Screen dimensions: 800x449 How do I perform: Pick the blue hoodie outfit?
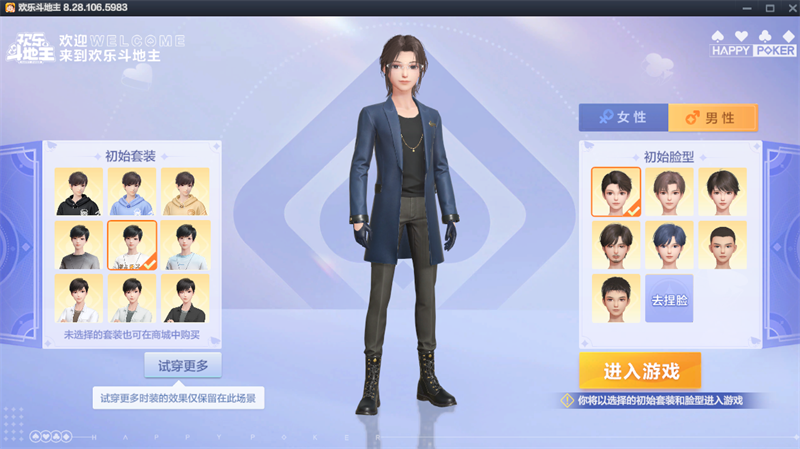click(x=132, y=192)
